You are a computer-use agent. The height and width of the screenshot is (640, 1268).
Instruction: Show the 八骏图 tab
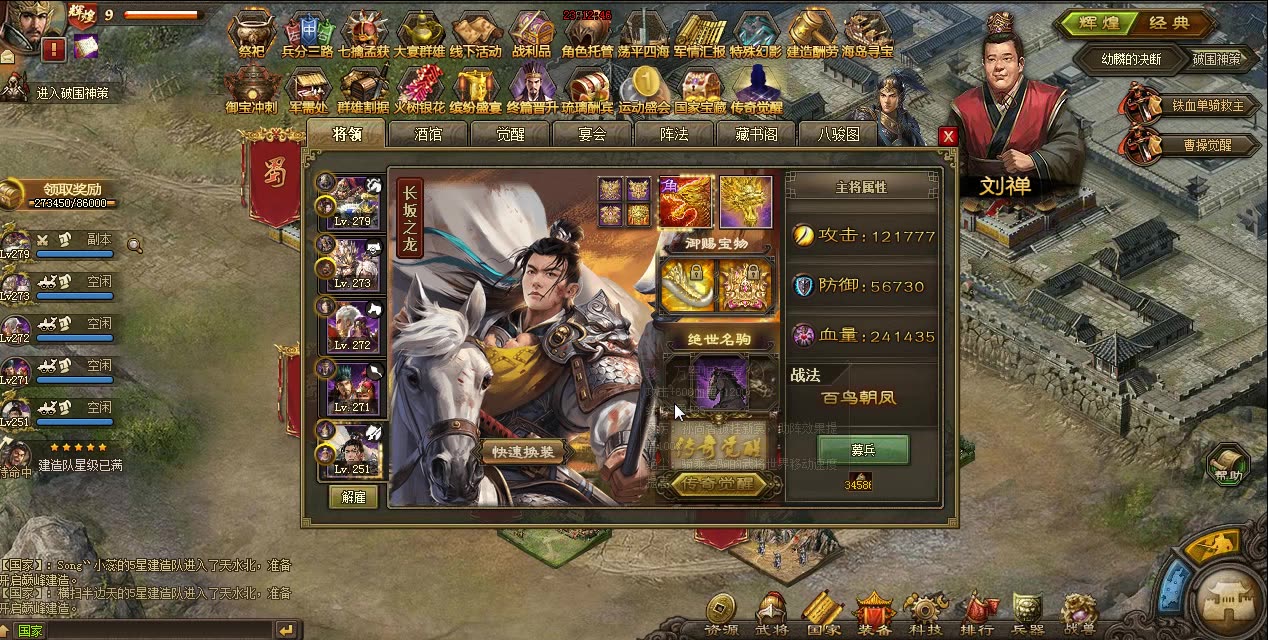tap(838, 134)
